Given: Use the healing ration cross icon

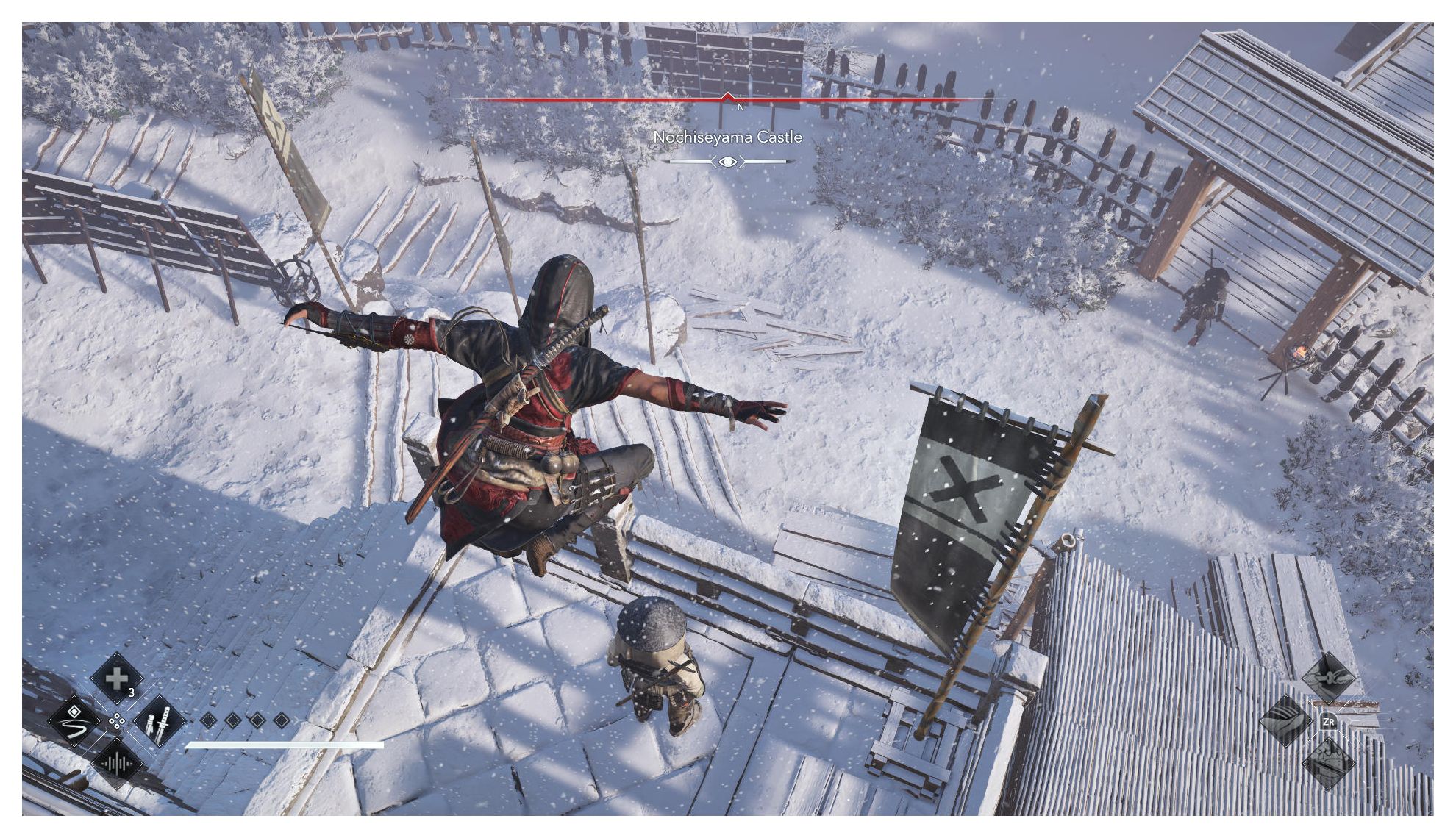Looking at the screenshot, I should 116,678.
